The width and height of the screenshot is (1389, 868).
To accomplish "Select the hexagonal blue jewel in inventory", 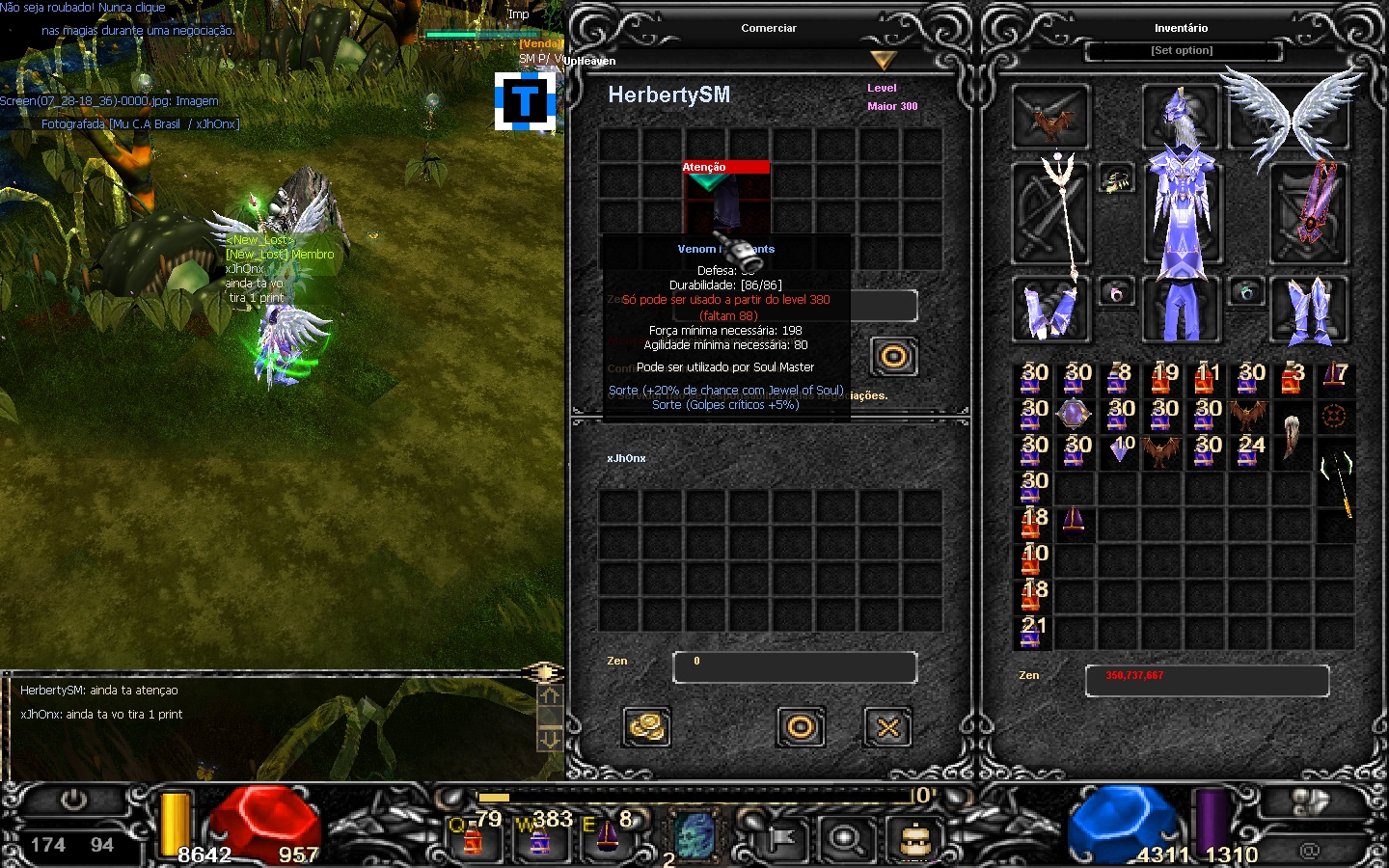I will (1073, 415).
